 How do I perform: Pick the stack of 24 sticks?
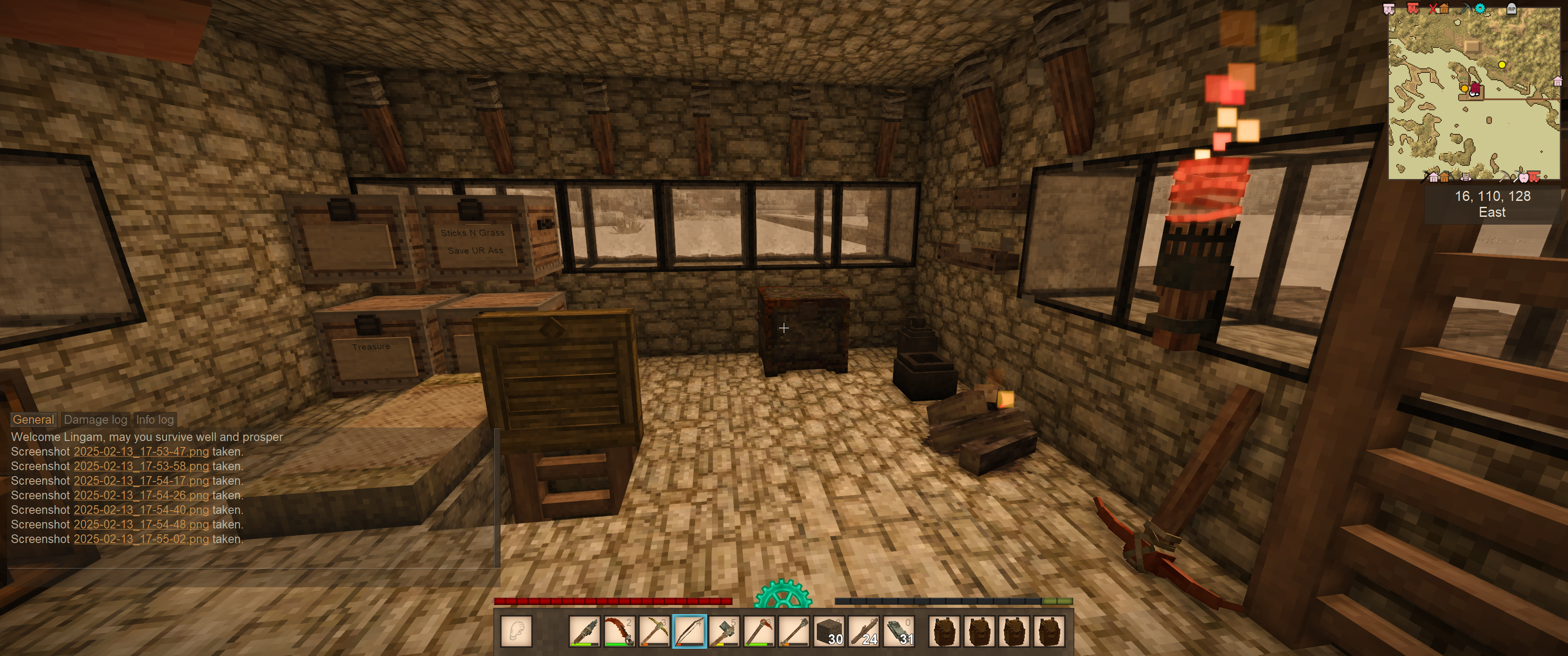[x=864, y=631]
